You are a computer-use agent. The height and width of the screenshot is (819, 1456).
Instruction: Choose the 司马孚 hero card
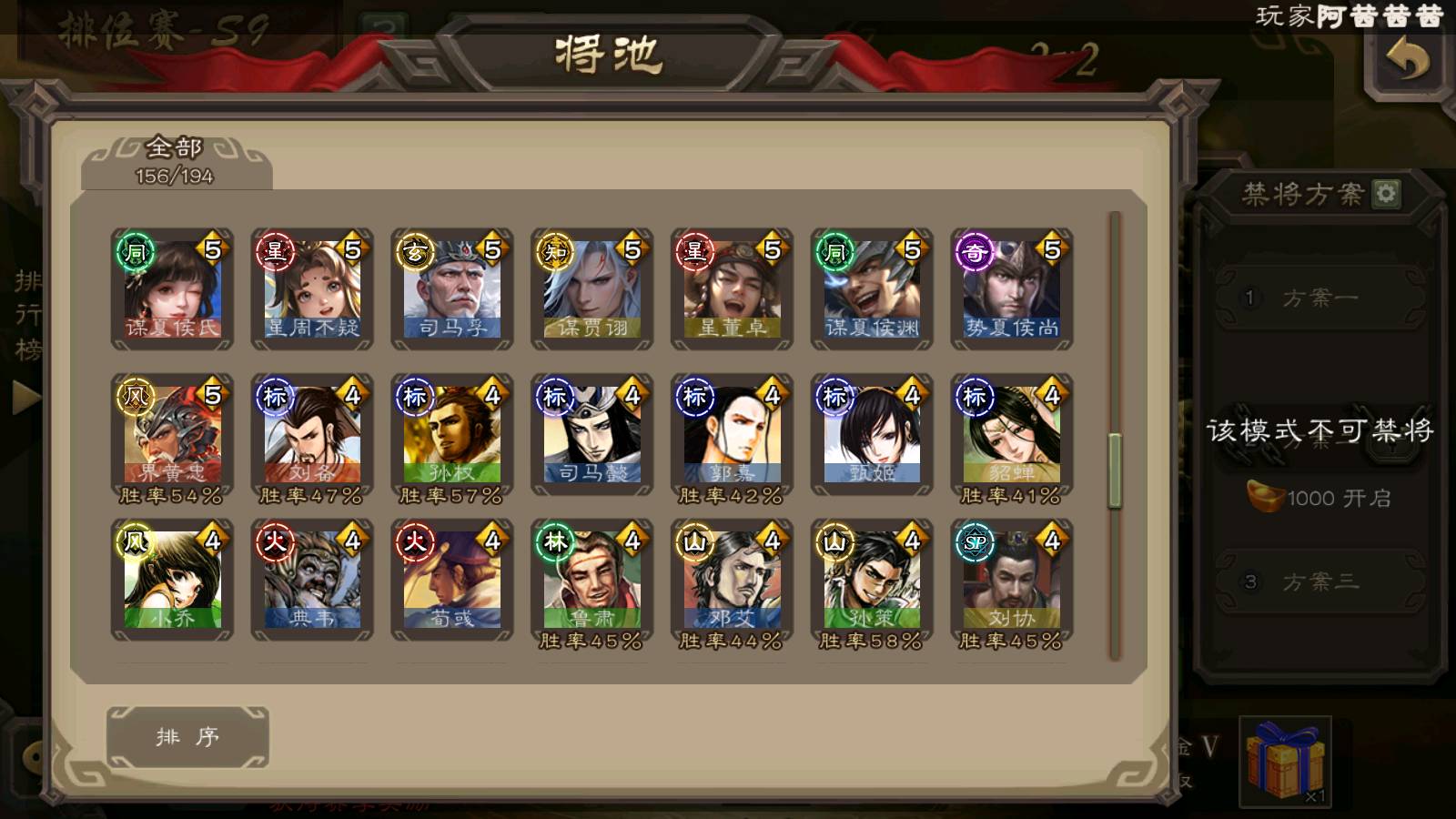[452, 289]
